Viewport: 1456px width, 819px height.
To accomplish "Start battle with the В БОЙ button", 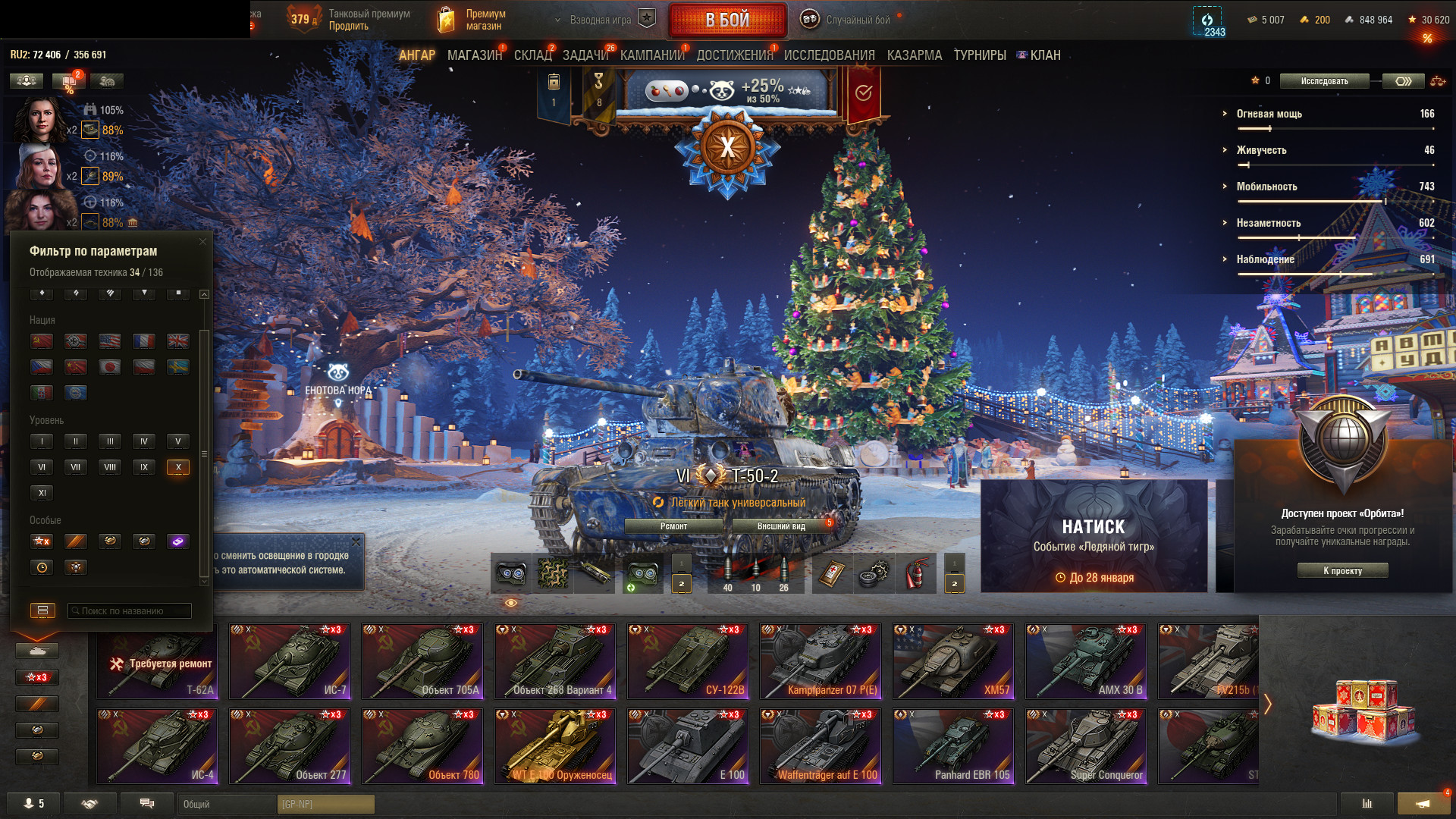I will tap(727, 20).
